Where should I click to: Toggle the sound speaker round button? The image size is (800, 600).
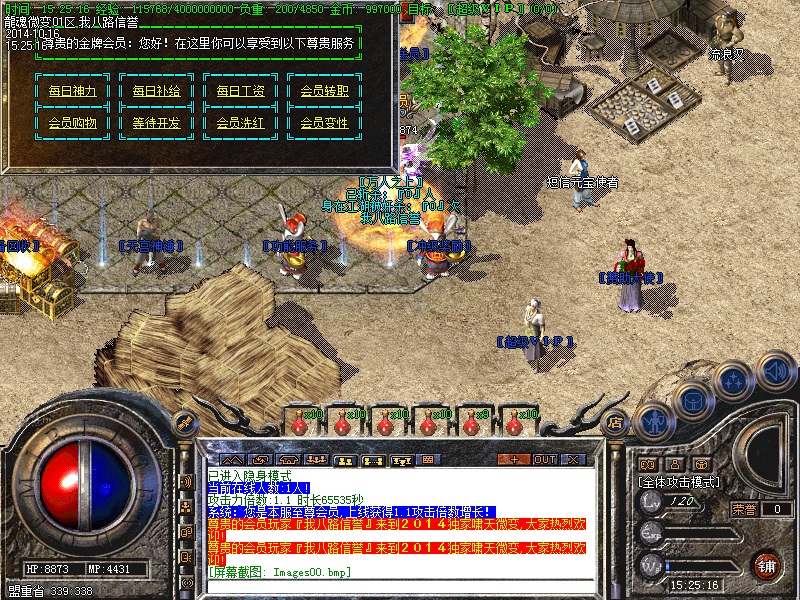point(775,368)
